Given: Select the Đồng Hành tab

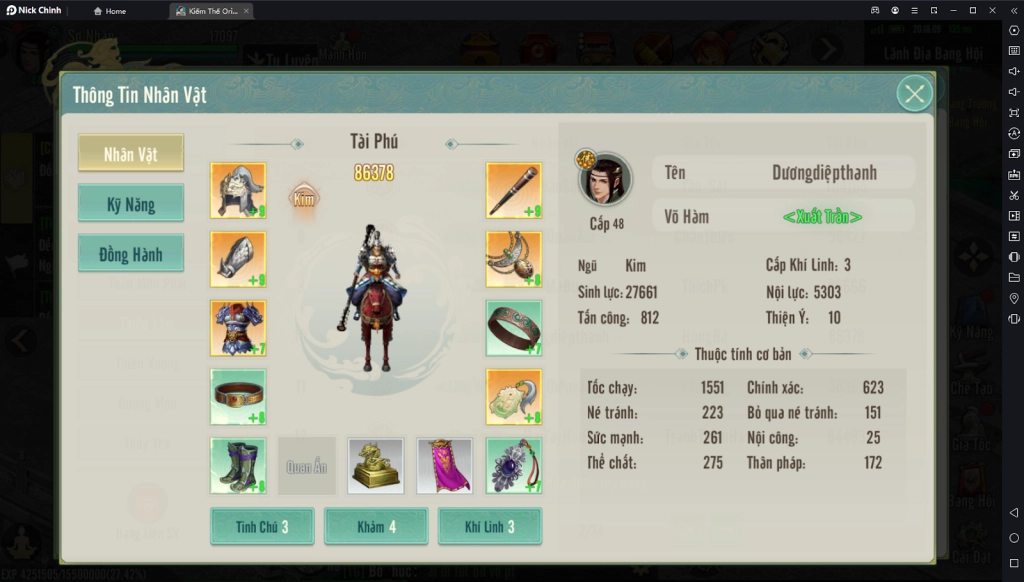Looking at the screenshot, I should [131, 254].
